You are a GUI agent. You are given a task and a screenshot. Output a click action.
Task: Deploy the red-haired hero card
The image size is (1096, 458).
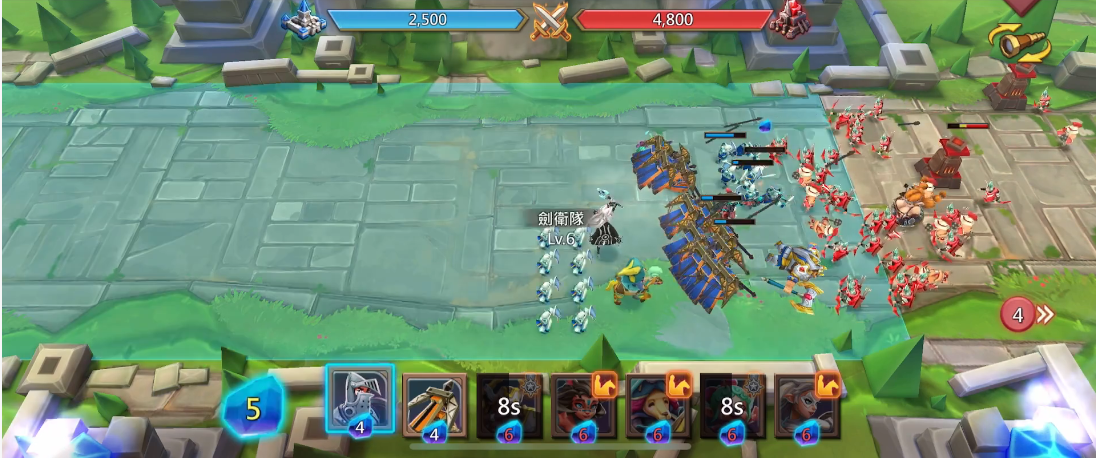point(583,406)
